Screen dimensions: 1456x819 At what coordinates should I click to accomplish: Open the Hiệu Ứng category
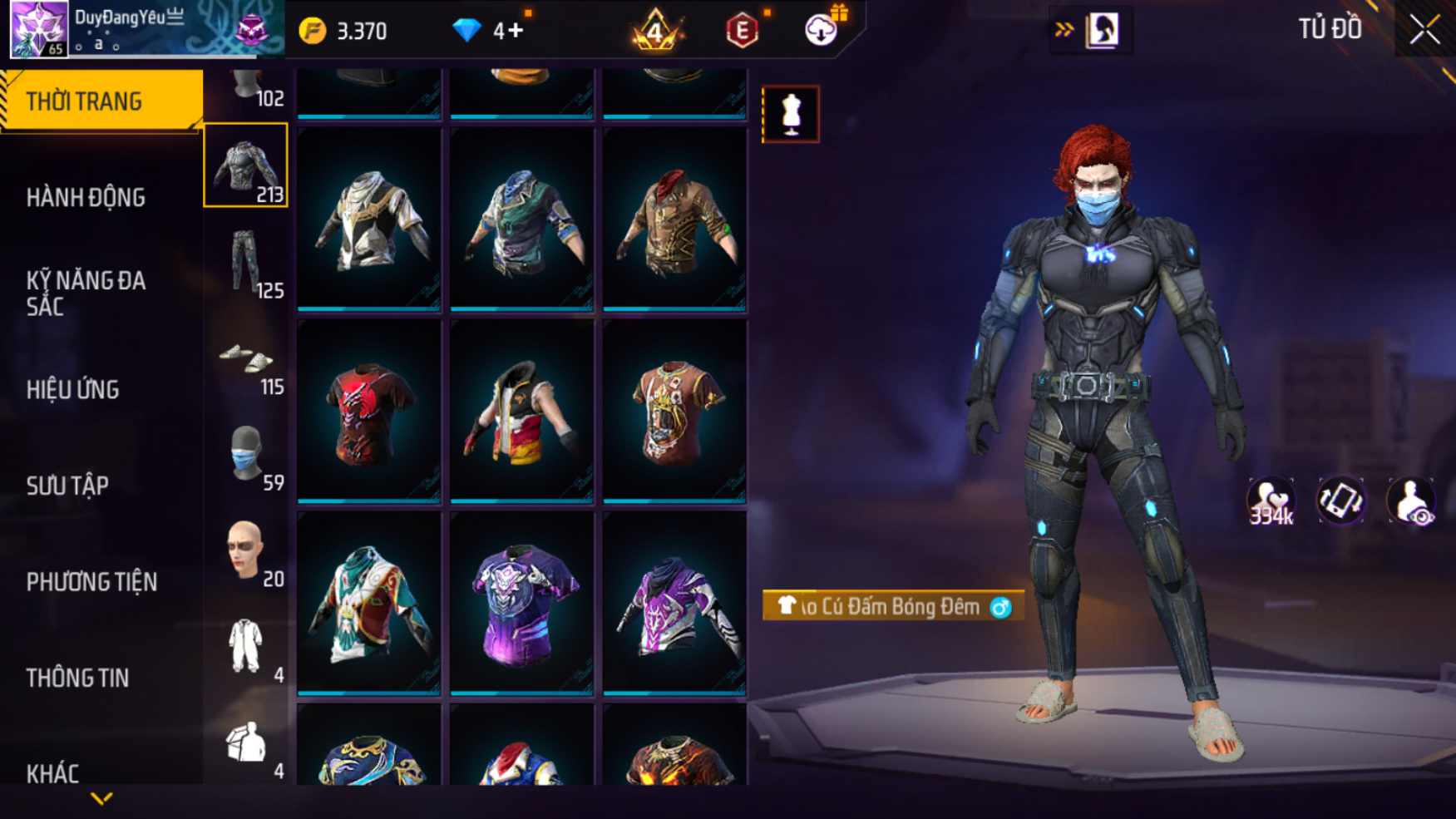point(73,390)
